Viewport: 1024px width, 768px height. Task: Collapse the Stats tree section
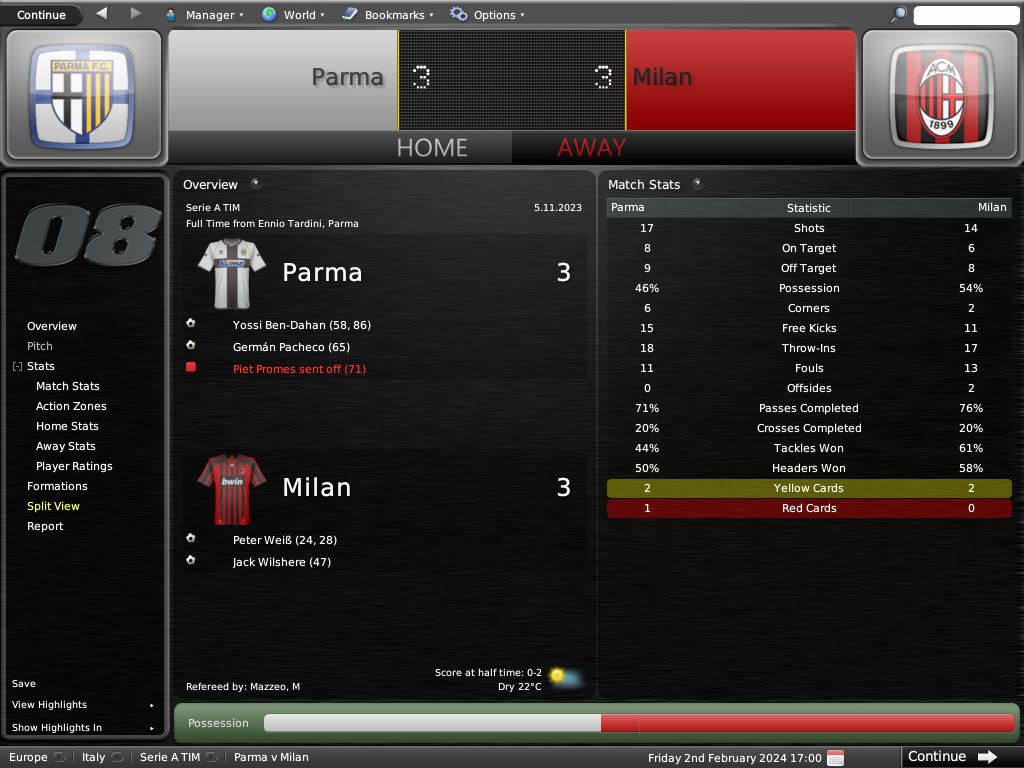click(x=17, y=367)
